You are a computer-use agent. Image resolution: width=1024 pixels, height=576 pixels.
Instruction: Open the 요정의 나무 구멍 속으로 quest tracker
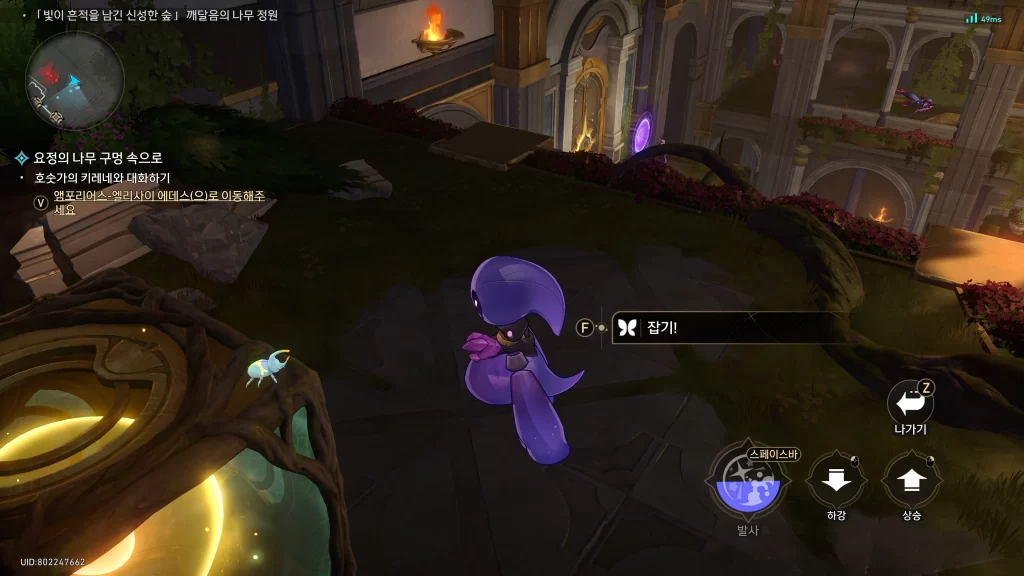click(97, 158)
